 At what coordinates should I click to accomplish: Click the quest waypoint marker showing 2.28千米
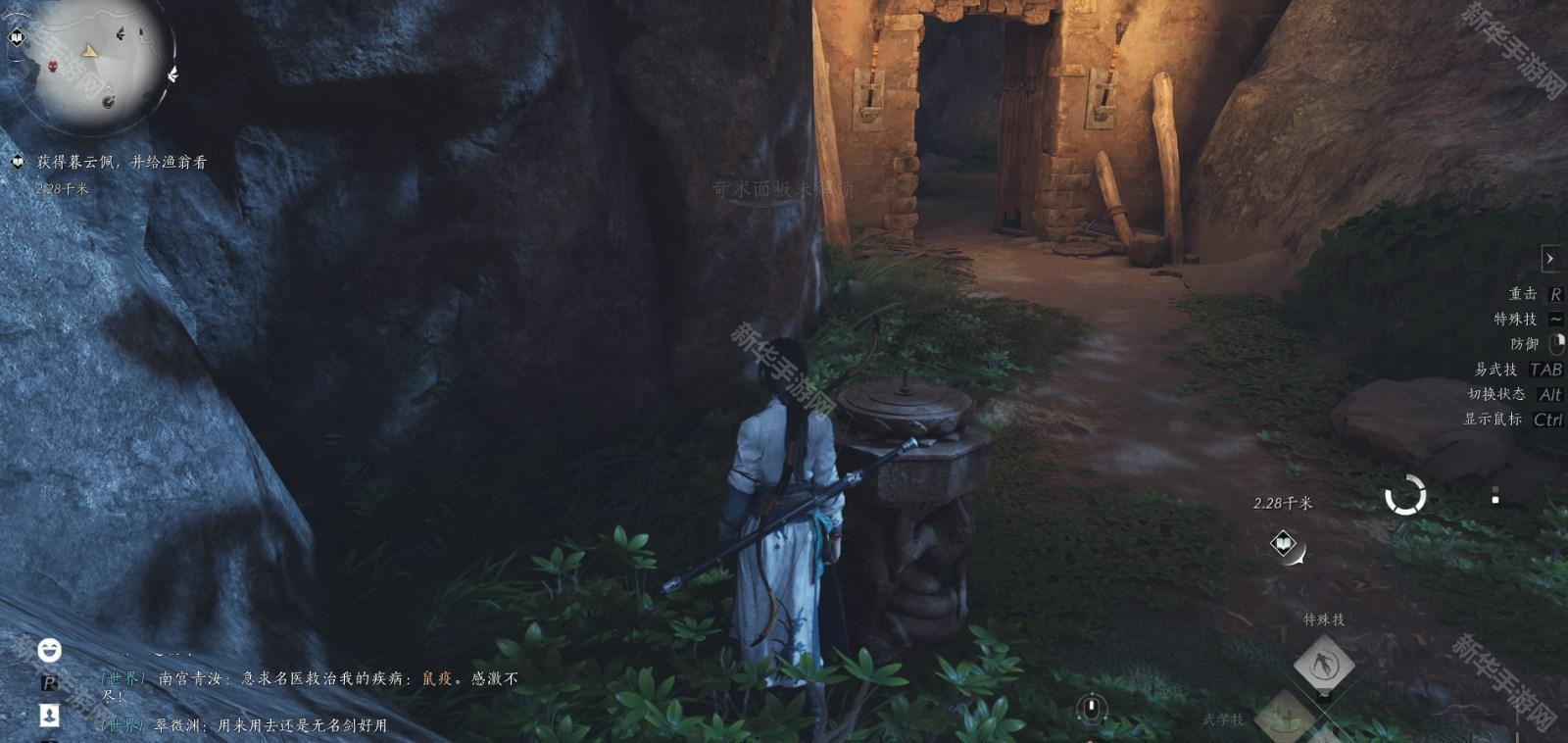click(1284, 542)
